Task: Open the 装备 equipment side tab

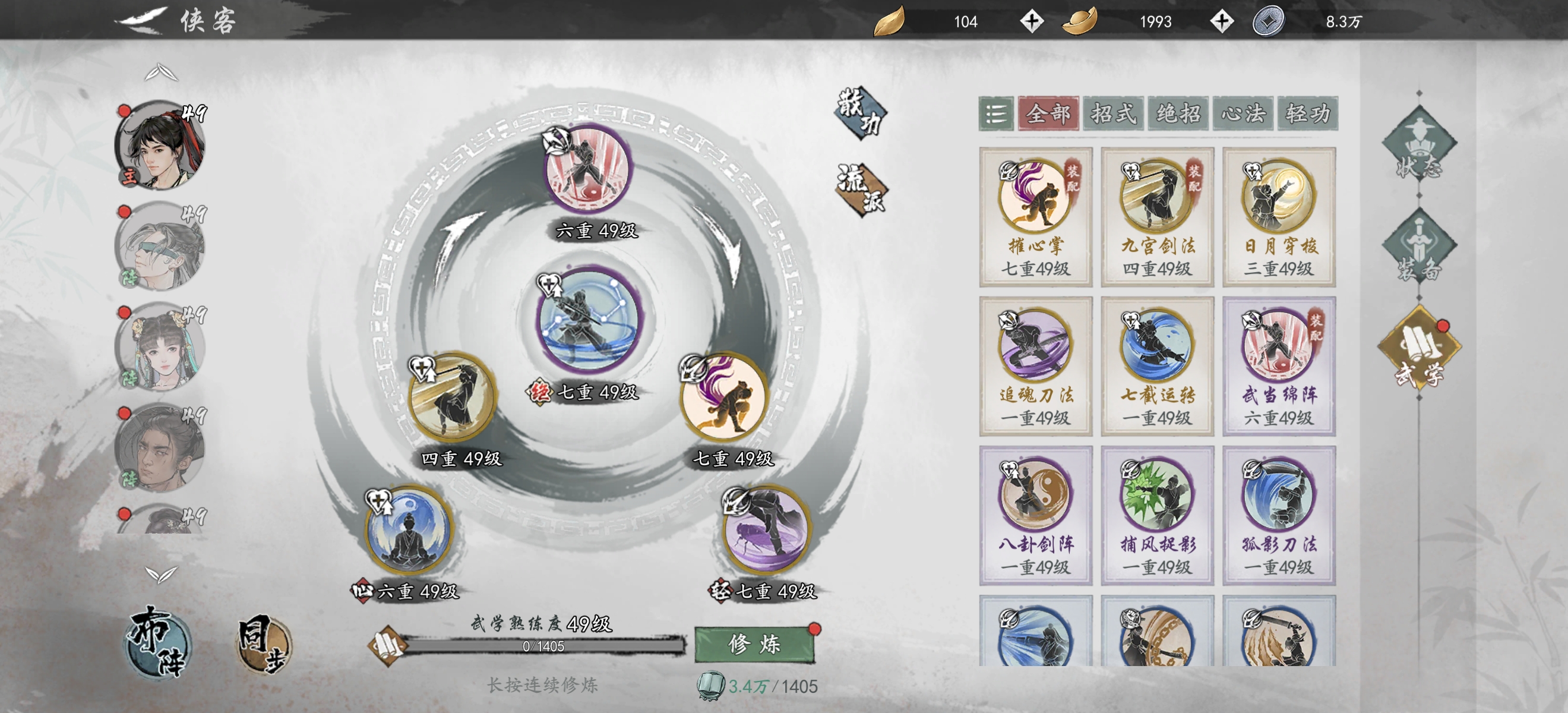Action: 1419,249
